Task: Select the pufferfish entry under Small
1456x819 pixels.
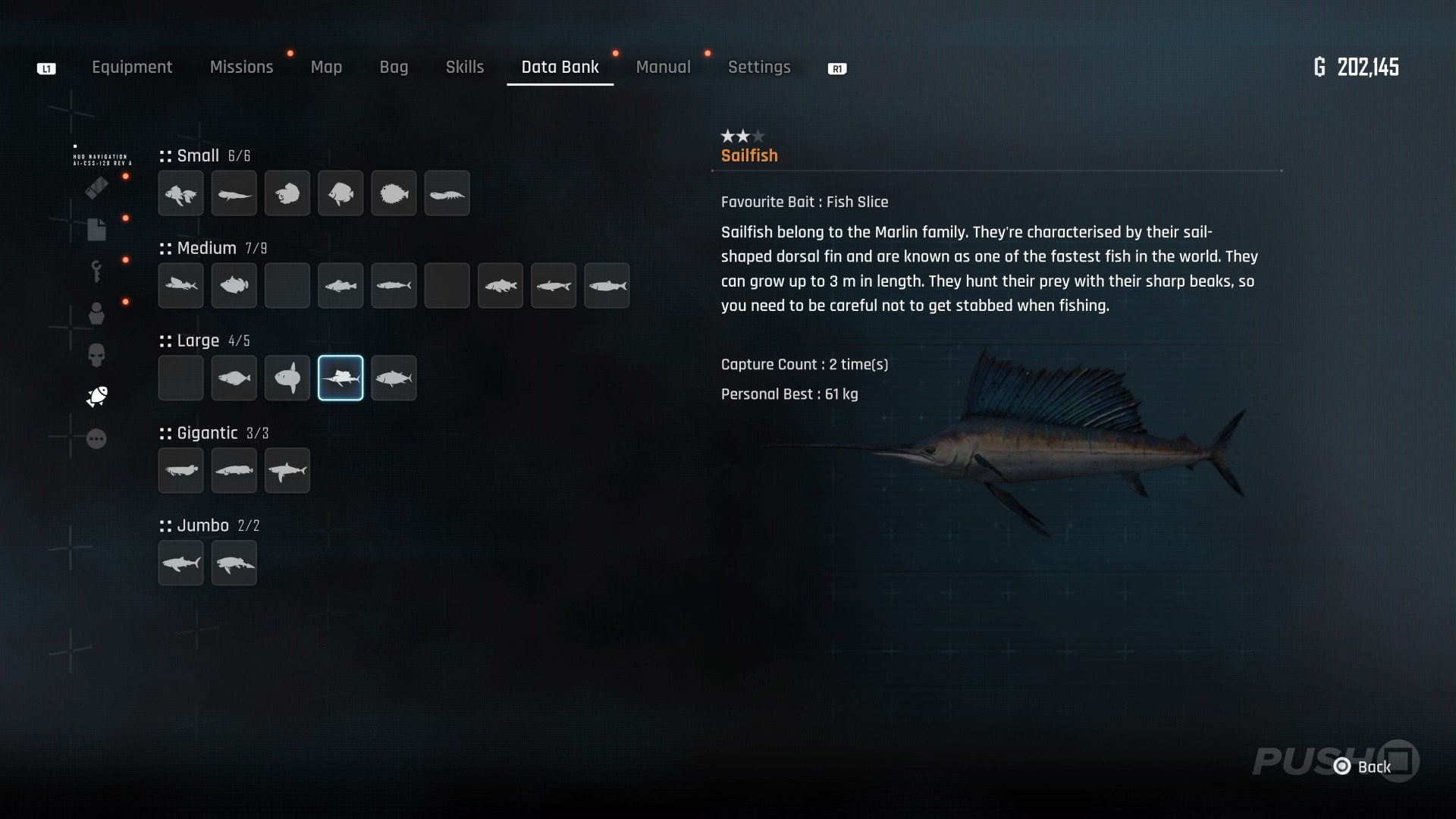Action: [394, 193]
